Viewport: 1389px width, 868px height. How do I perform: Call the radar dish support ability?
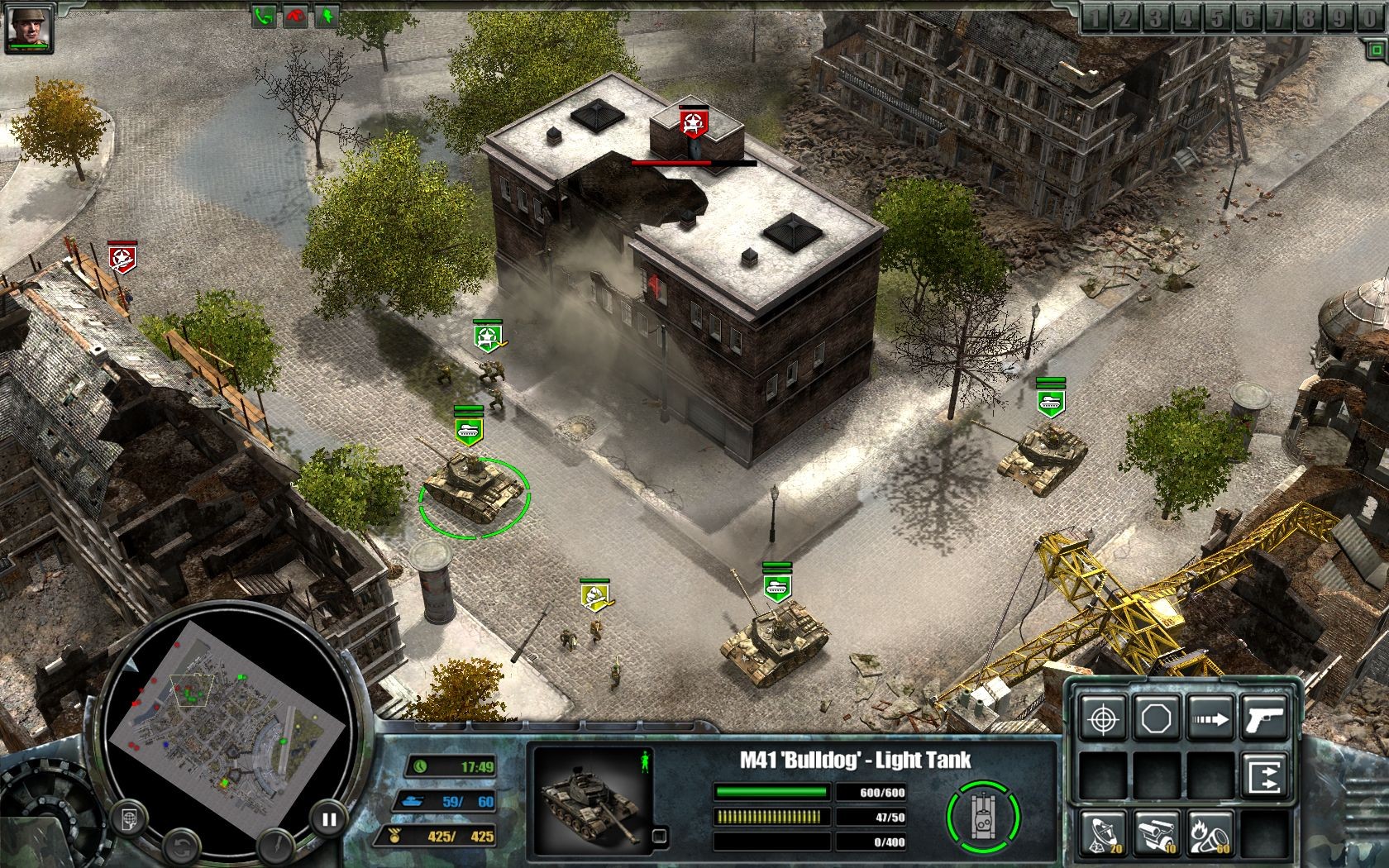coord(1104,833)
